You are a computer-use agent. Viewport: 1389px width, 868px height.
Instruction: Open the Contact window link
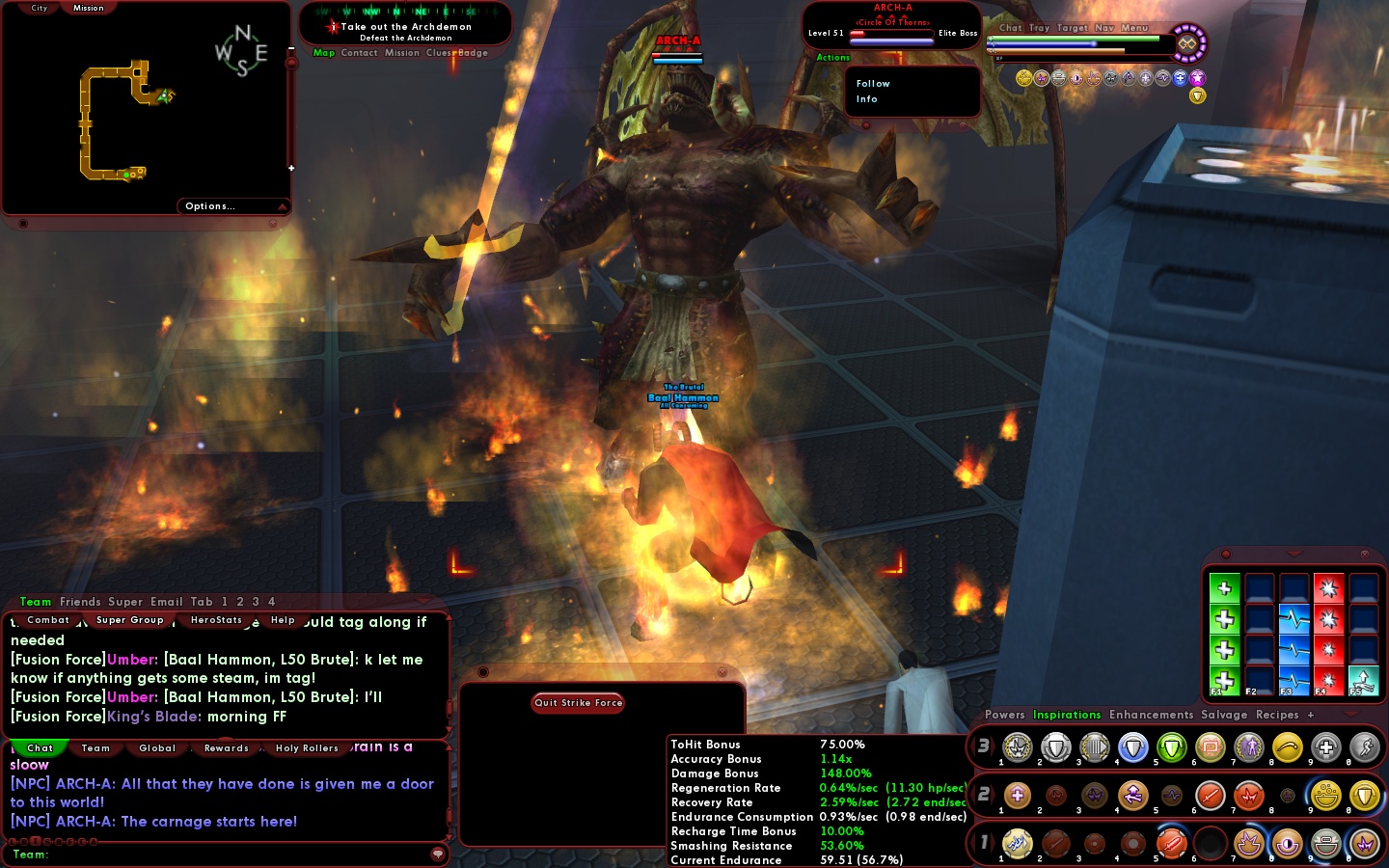click(359, 53)
